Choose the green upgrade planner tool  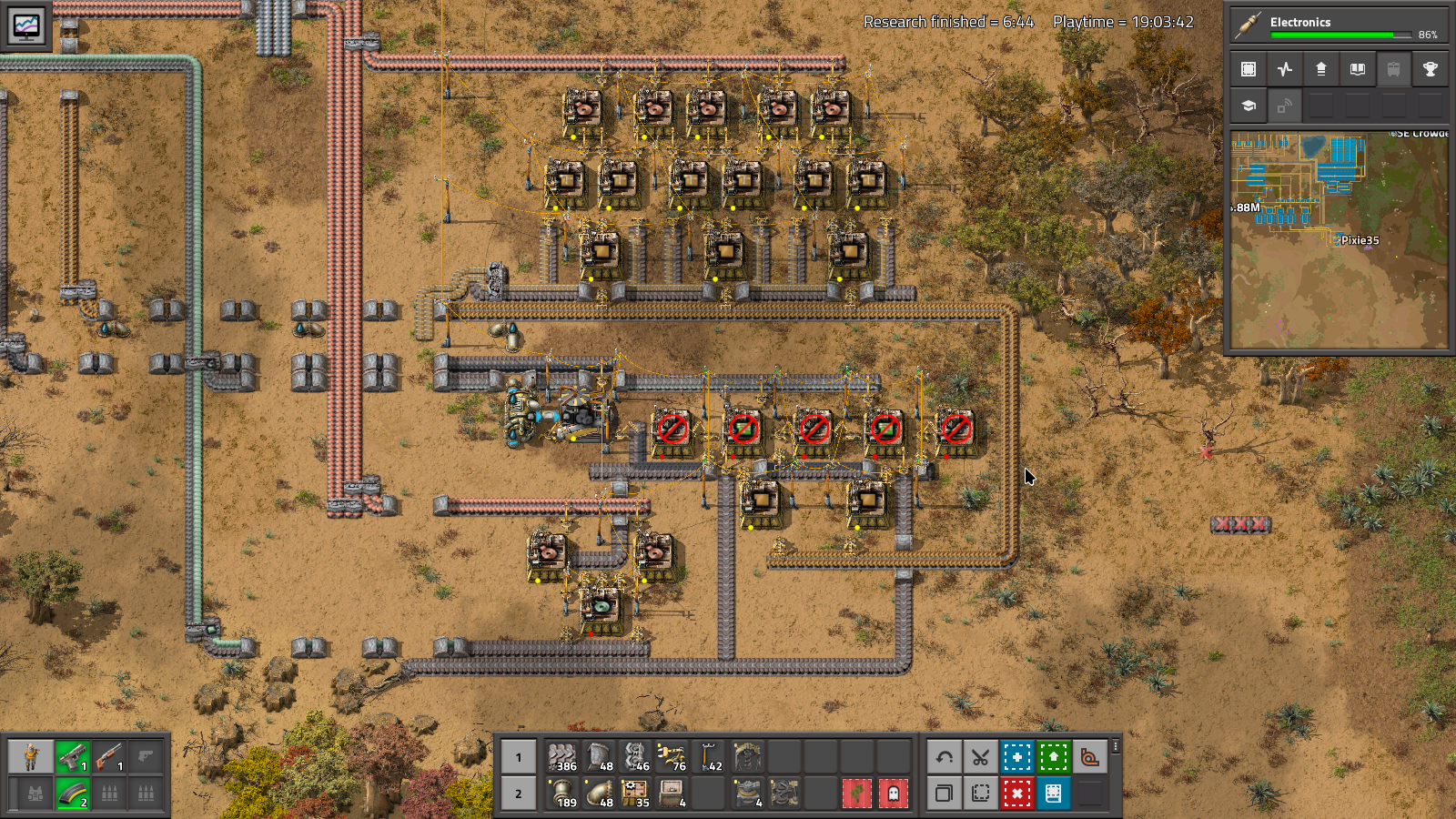coord(1053,757)
